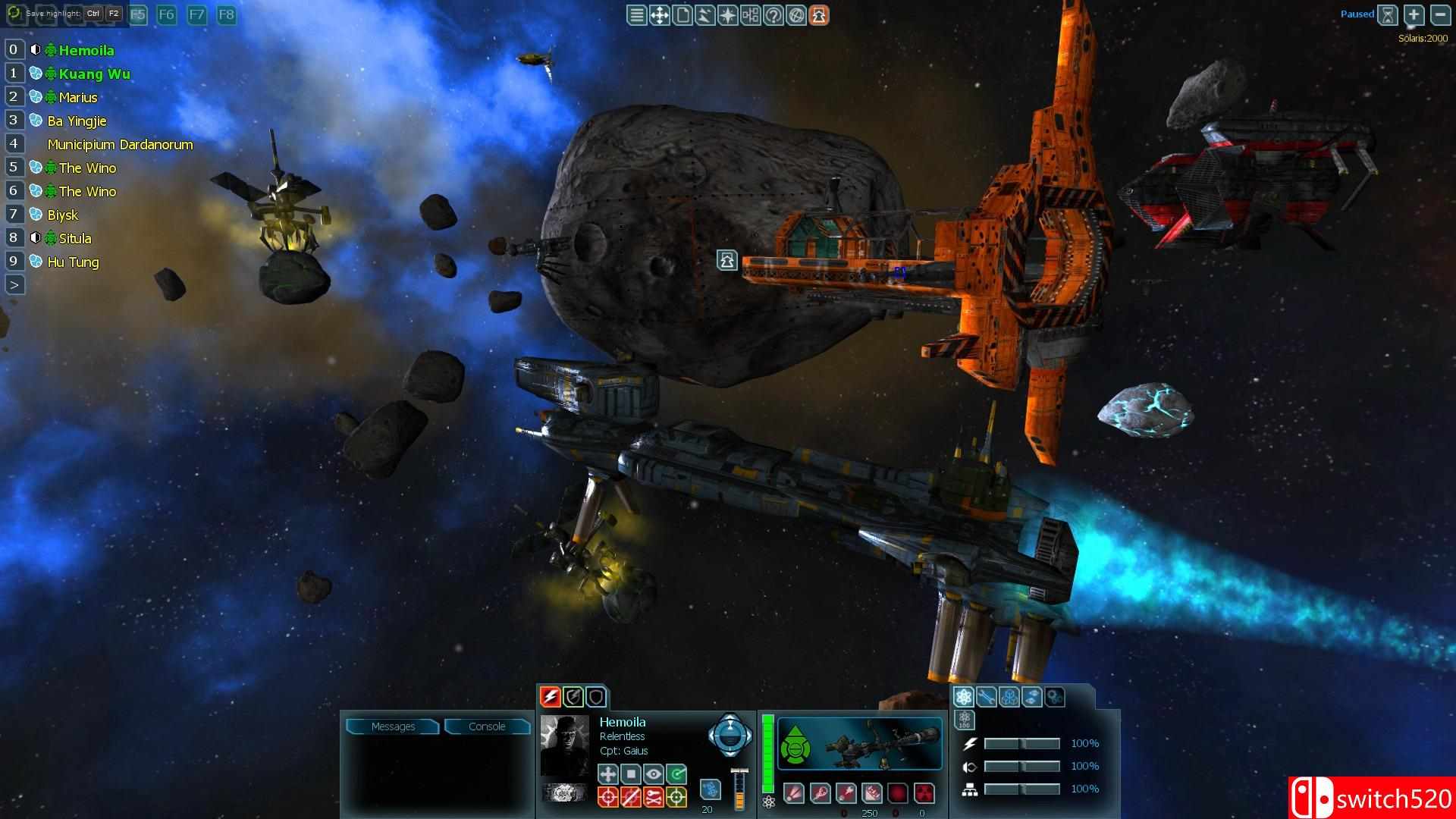Select the starburst icon in the top toolbar
1456x819 pixels.
[x=728, y=14]
